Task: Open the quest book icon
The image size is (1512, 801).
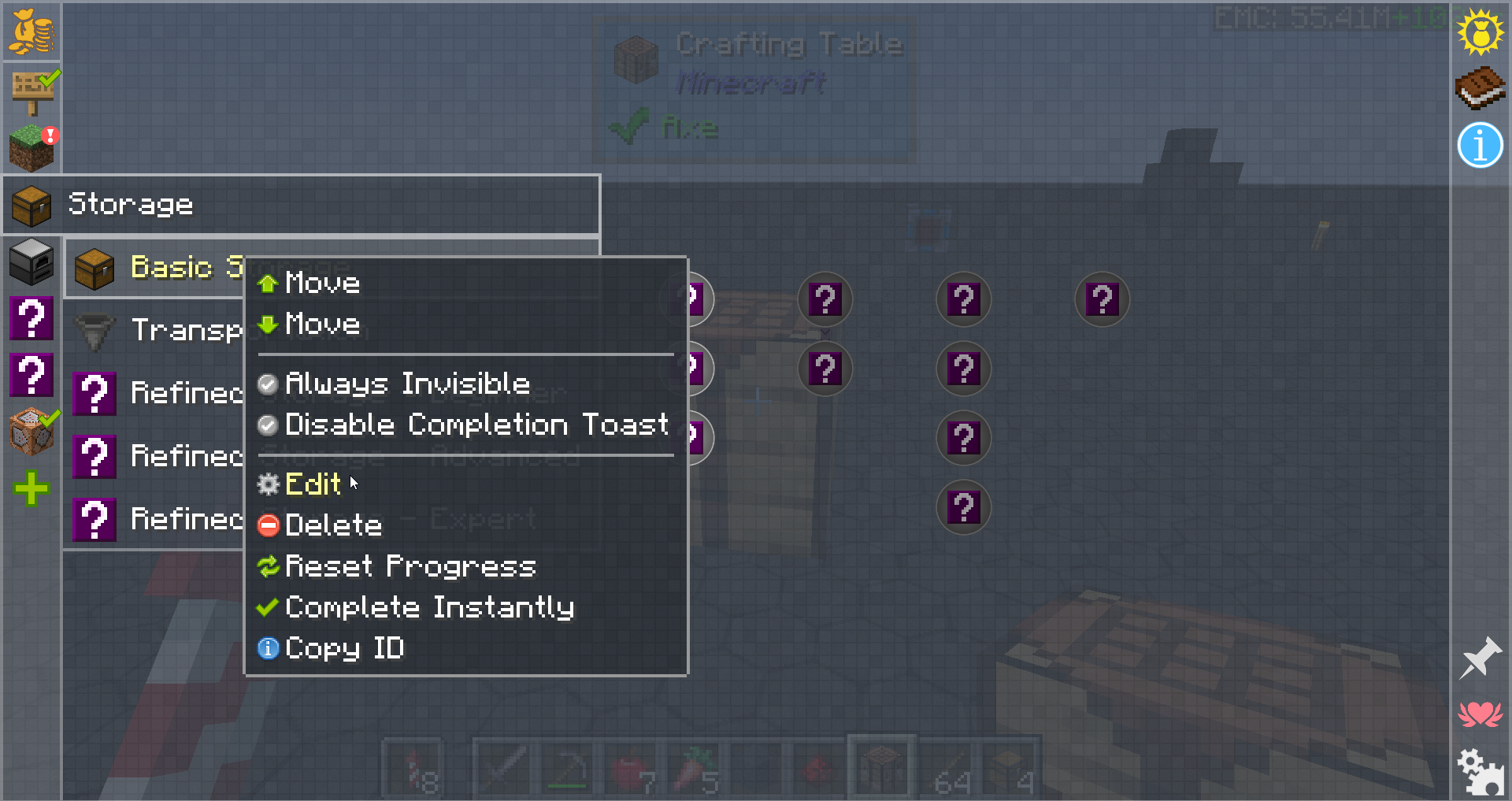Action: click(1480, 87)
